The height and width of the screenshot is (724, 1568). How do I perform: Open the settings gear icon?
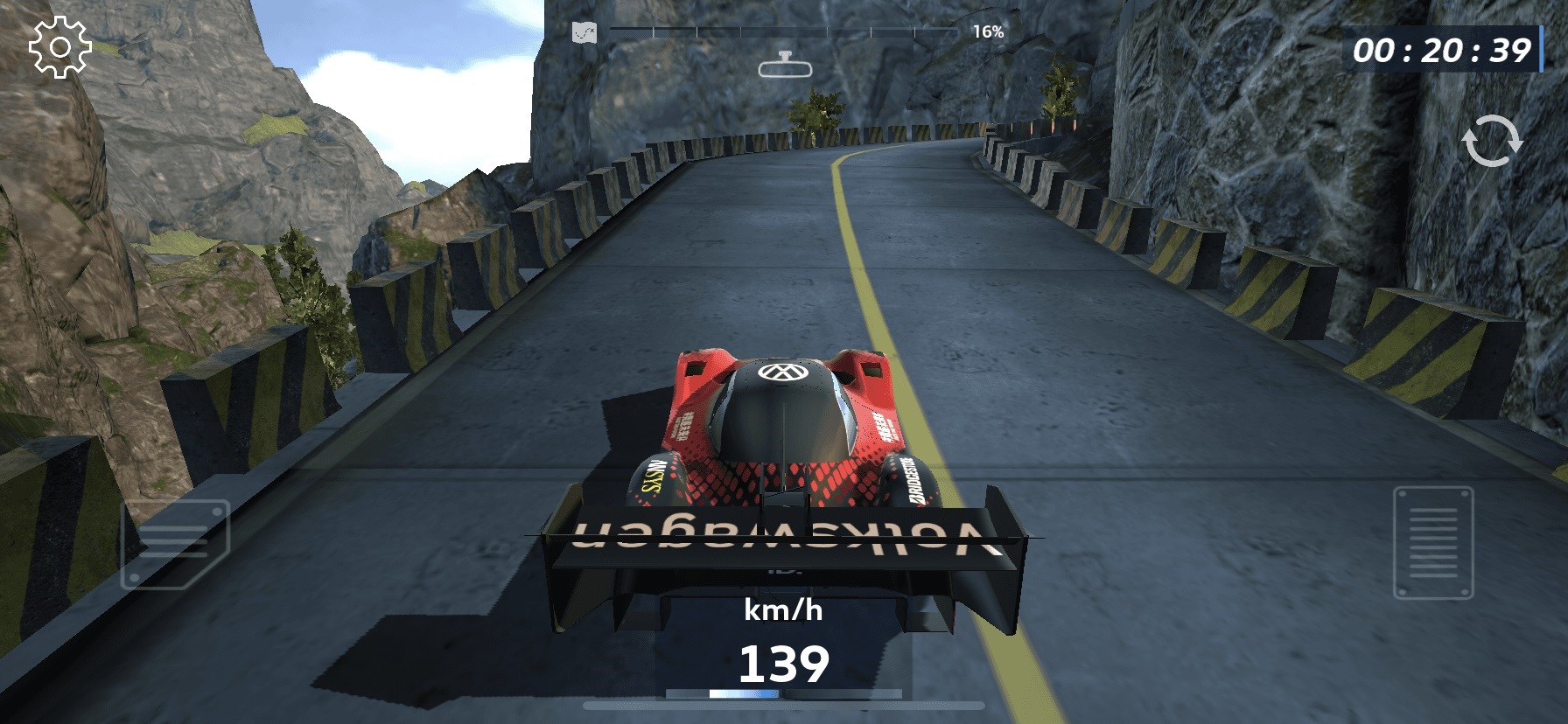coord(59,47)
